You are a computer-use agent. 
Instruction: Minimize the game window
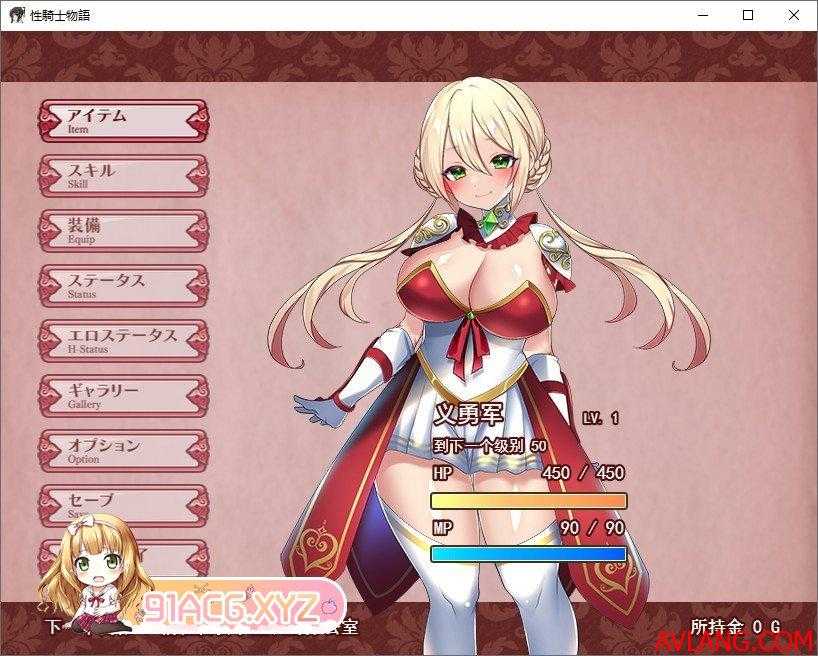(702, 15)
